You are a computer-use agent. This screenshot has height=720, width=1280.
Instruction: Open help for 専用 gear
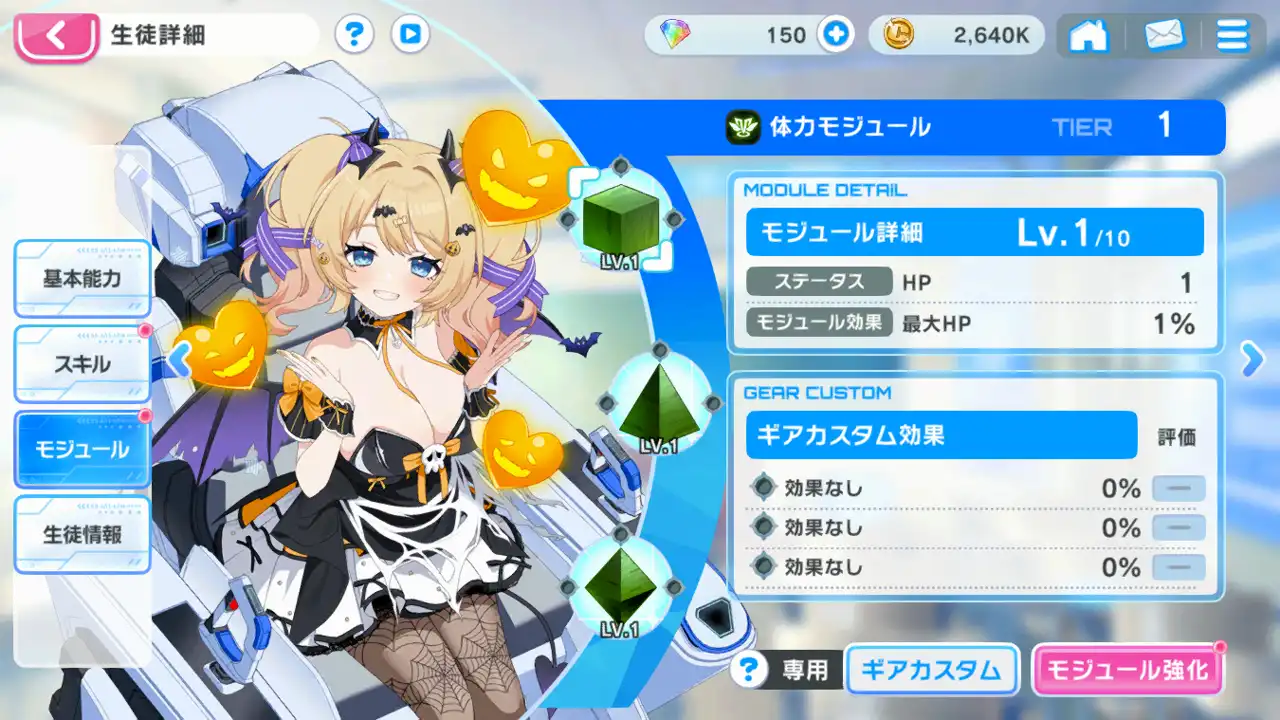pos(748,670)
